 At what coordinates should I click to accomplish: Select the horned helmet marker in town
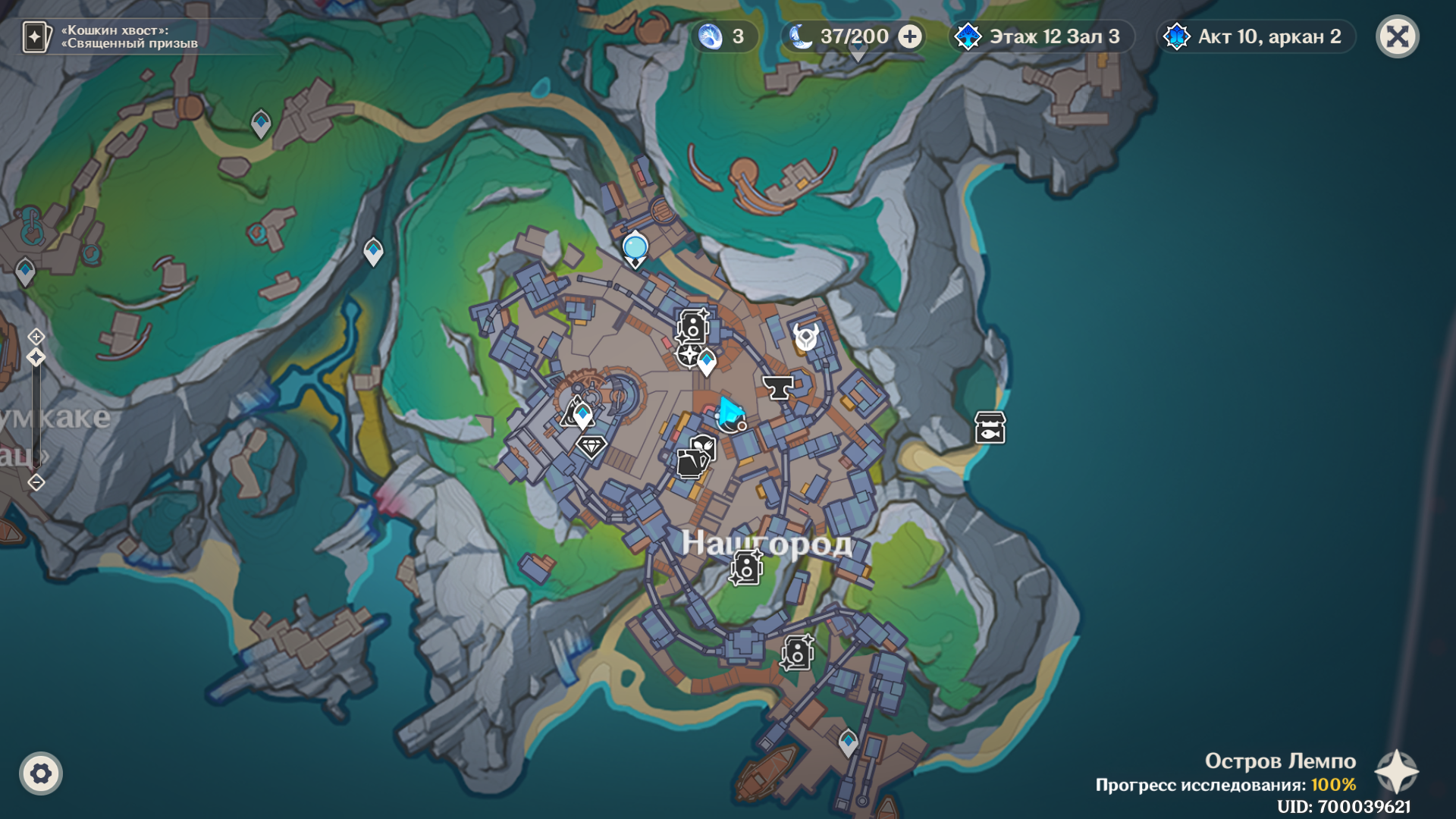click(805, 336)
